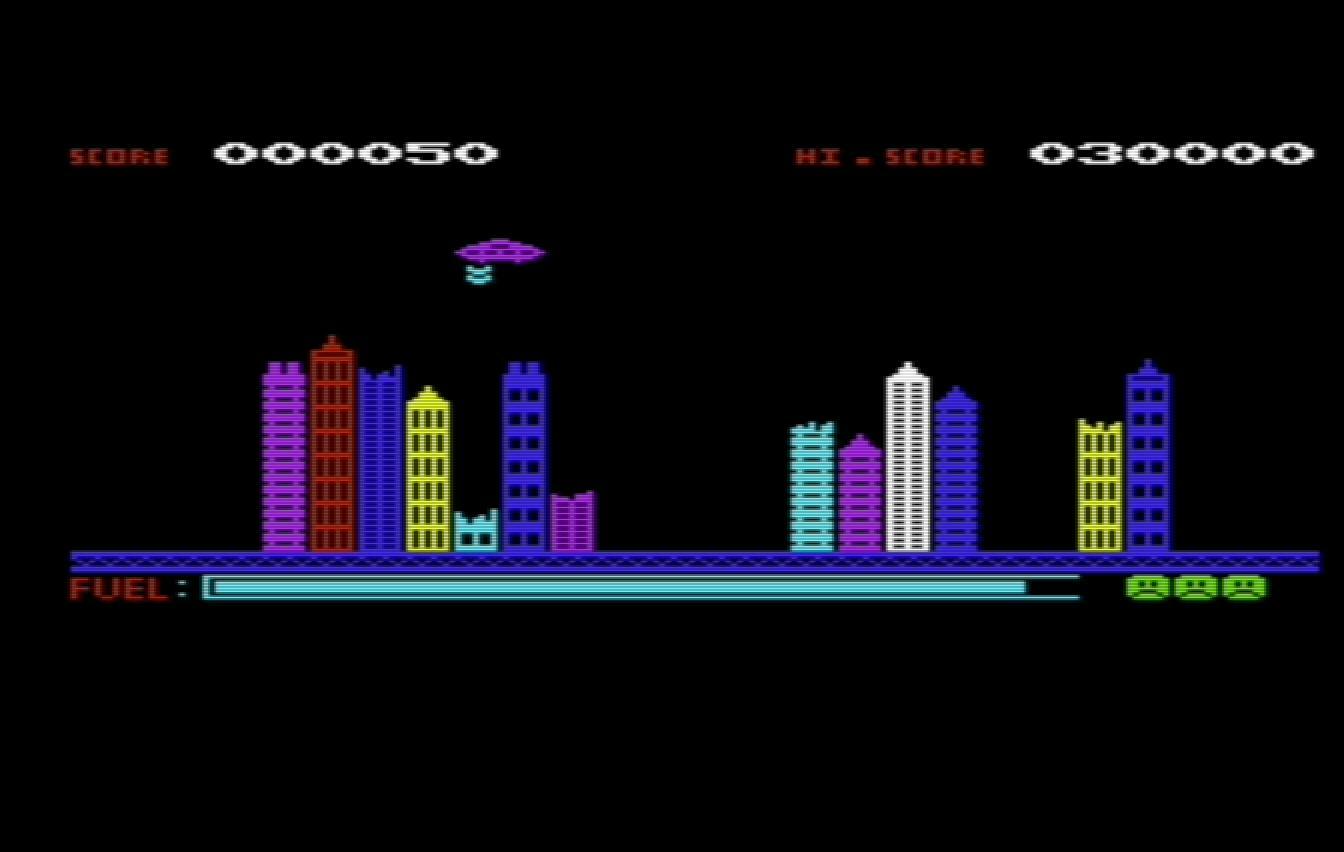Toggle the cyan ladder-style building on the right
Image resolution: width=1344 pixels, height=852 pixels.
tap(810, 490)
